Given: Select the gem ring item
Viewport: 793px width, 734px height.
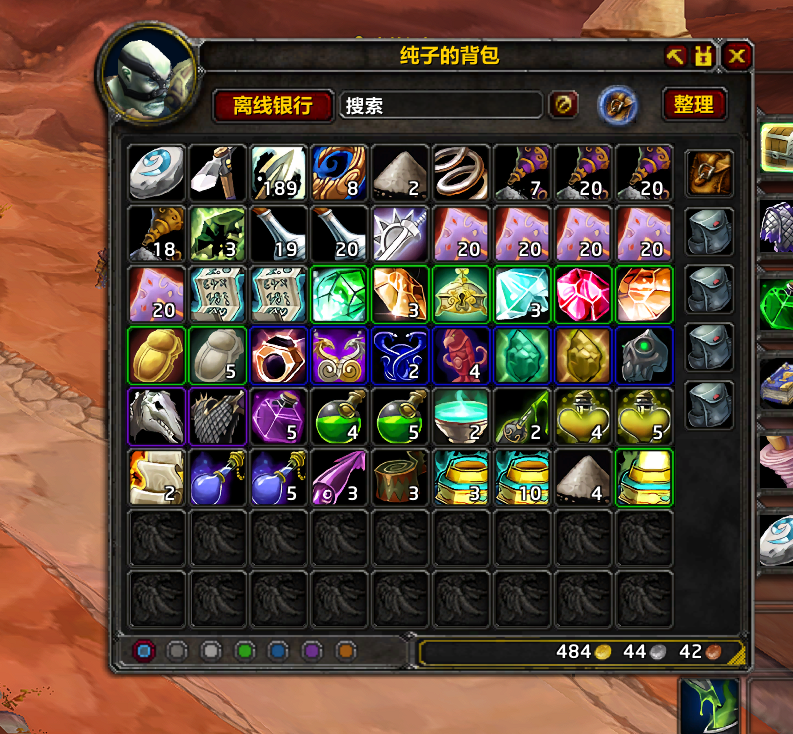Looking at the screenshot, I should point(279,355).
